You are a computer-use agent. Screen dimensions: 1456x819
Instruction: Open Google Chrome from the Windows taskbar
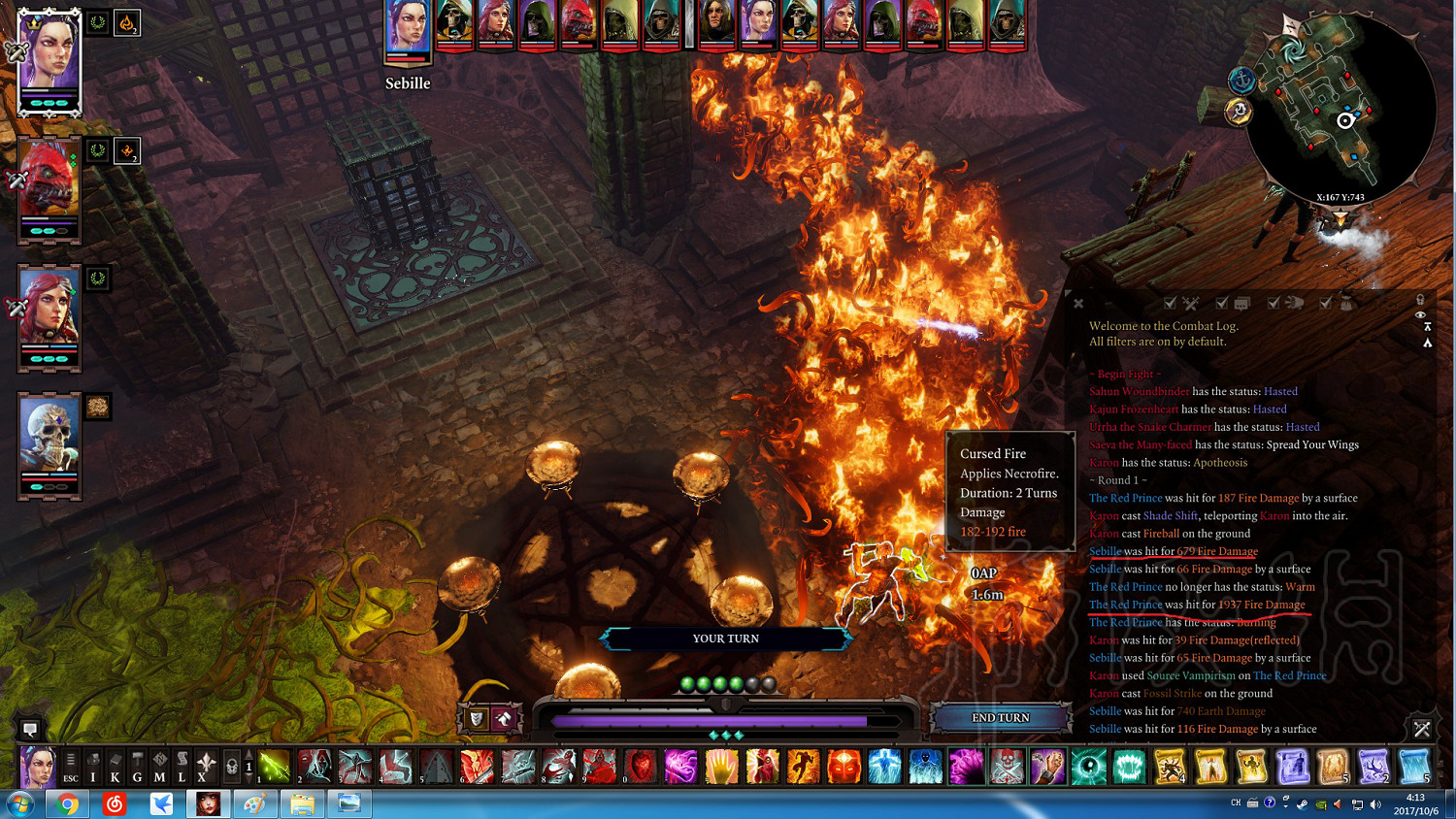pyautogui.click(x=67, y=804)
